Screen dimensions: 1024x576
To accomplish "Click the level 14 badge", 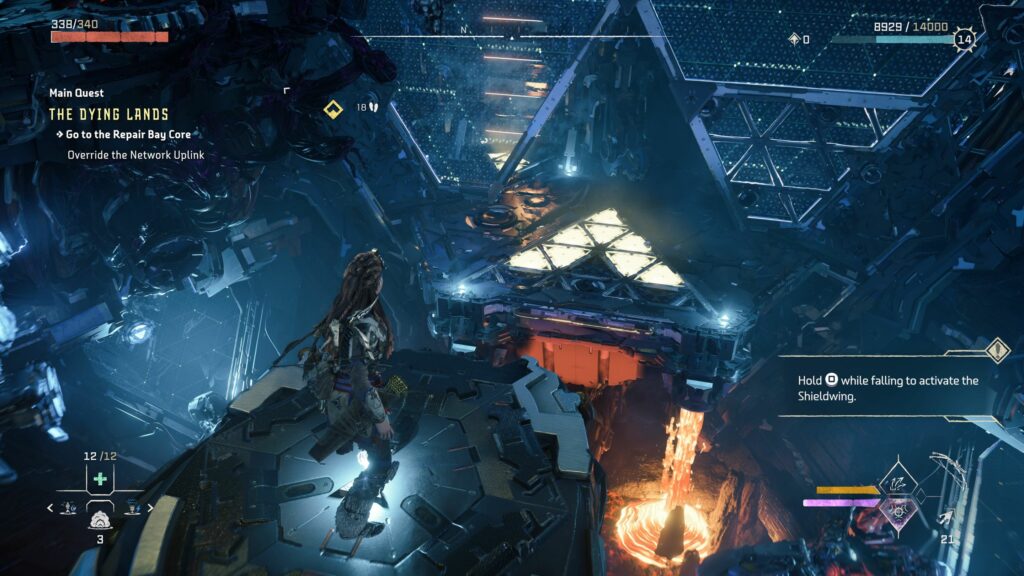I will click(x=964, y=40).
